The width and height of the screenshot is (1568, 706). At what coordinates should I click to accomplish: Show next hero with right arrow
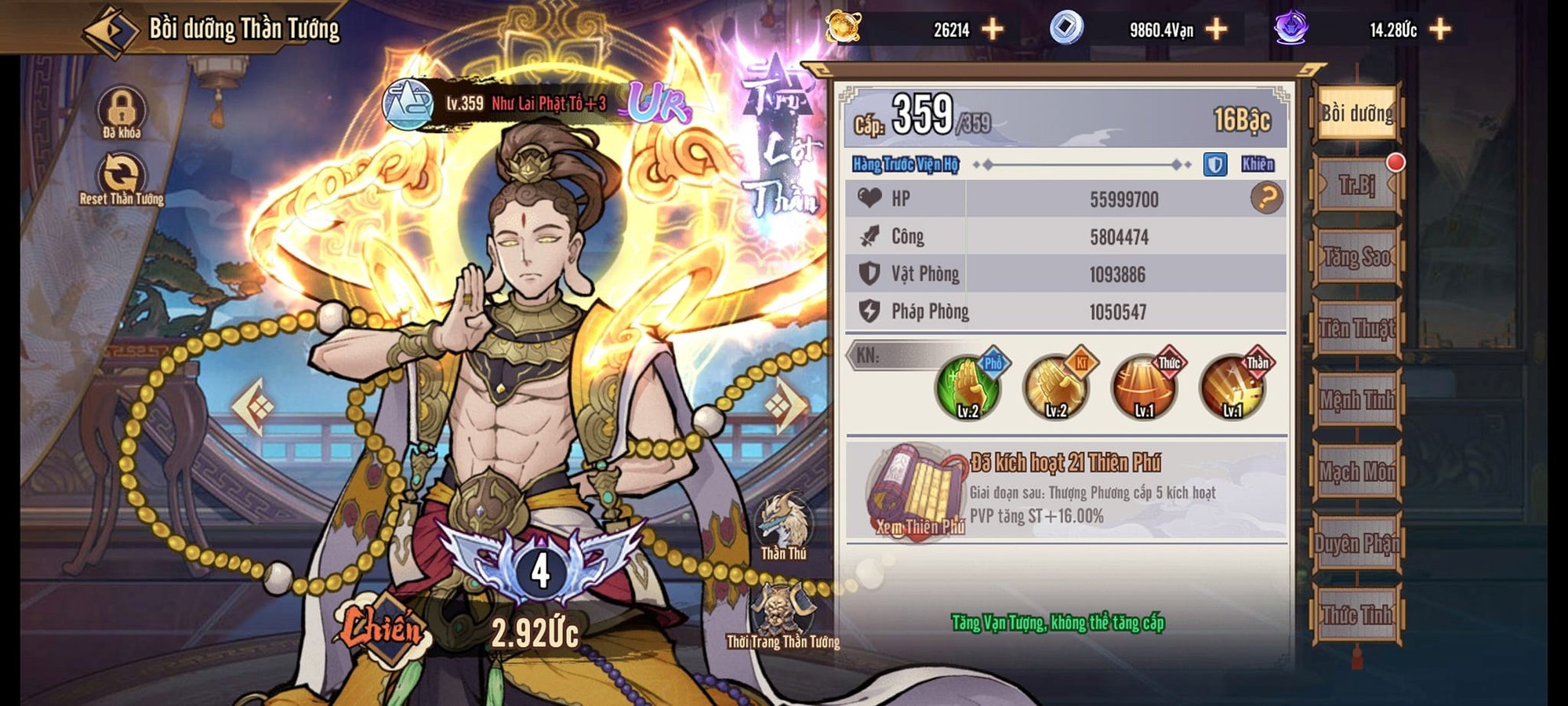[x=786, y=406]
